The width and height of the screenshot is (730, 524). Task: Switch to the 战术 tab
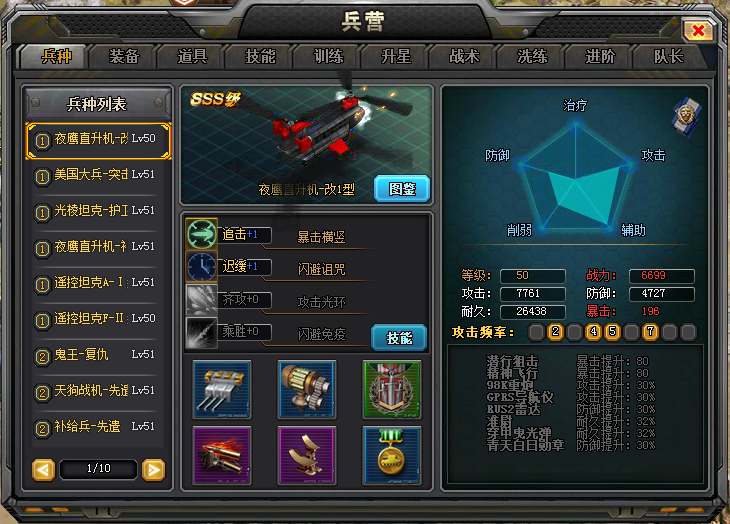464,56
